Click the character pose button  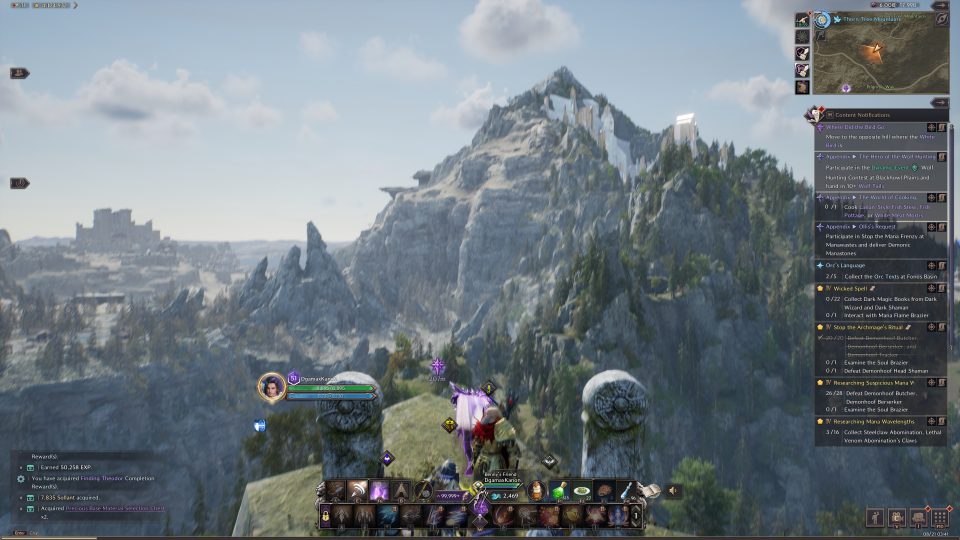click(875, 518)
